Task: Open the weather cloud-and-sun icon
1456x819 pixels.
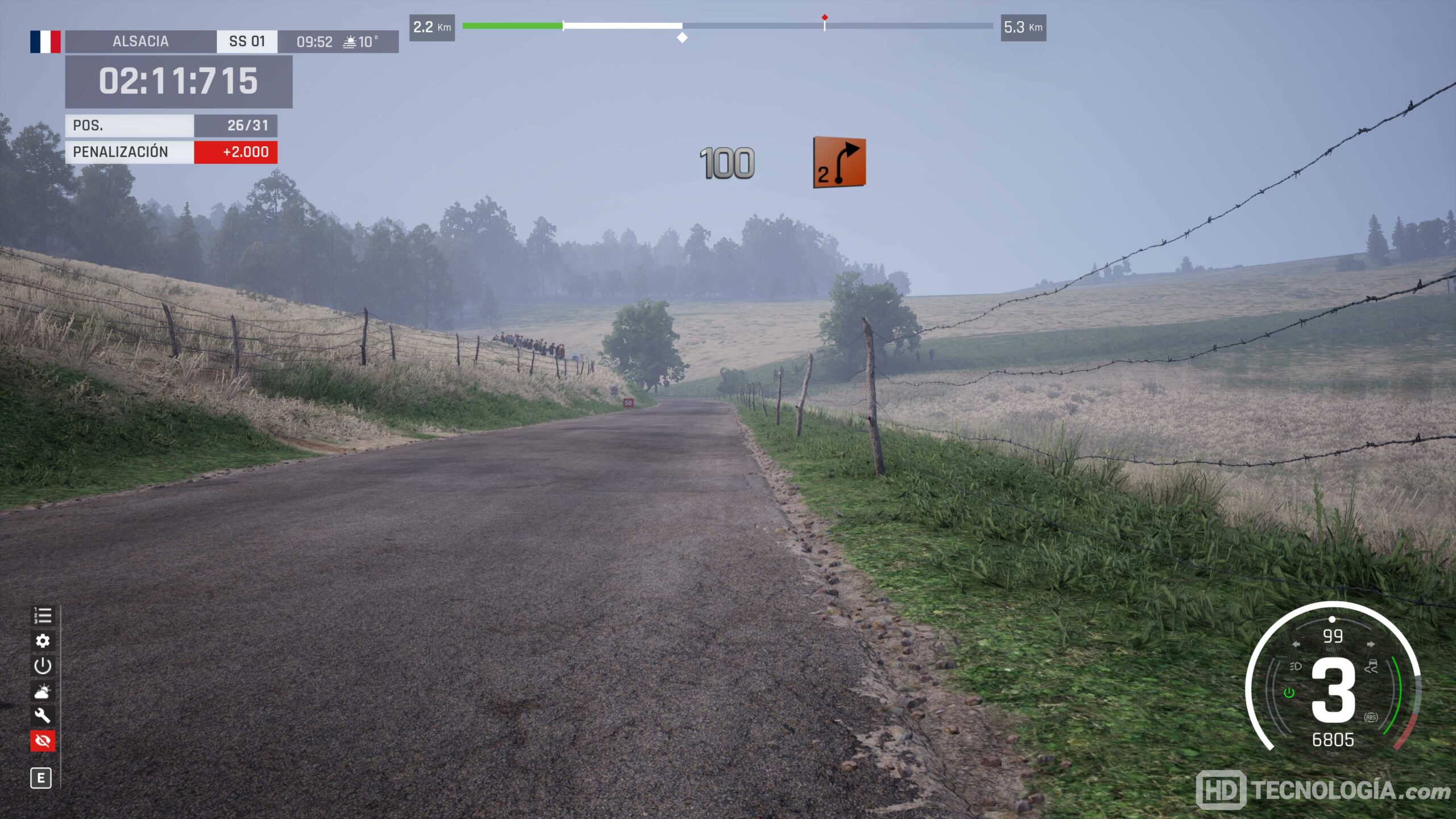Action: click(43, 691)
